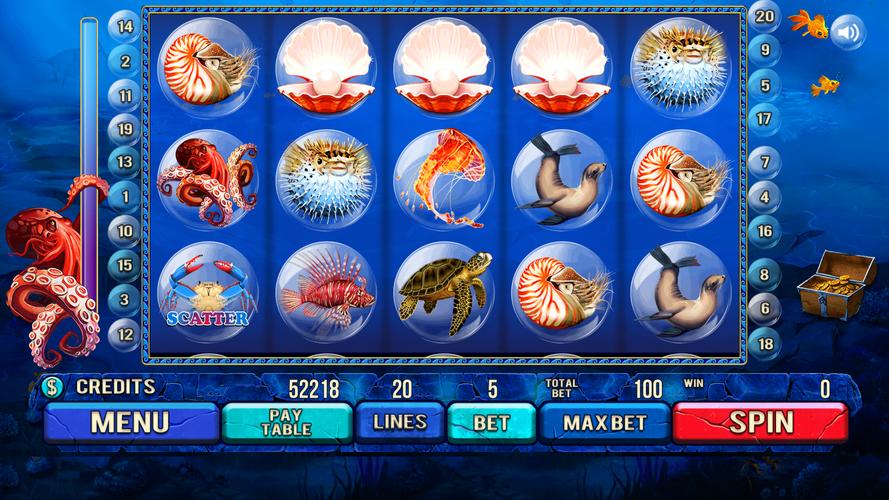Image resolution: width=889 pixels, height=500 pixels.
Task: Open the MENU button
Action: tap(131, 423)
